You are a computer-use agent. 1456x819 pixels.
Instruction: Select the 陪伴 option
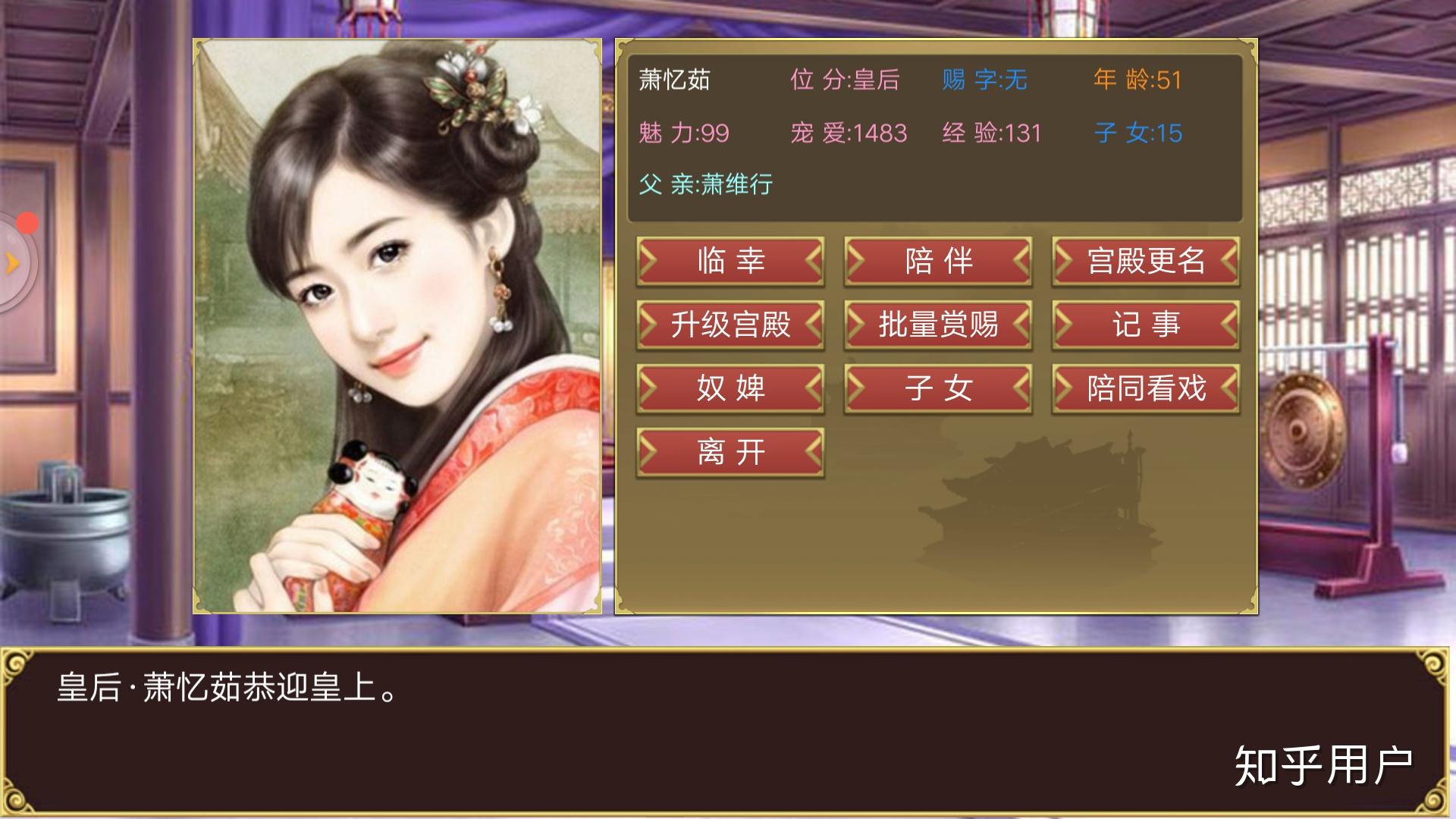click(x=938, y=261)
